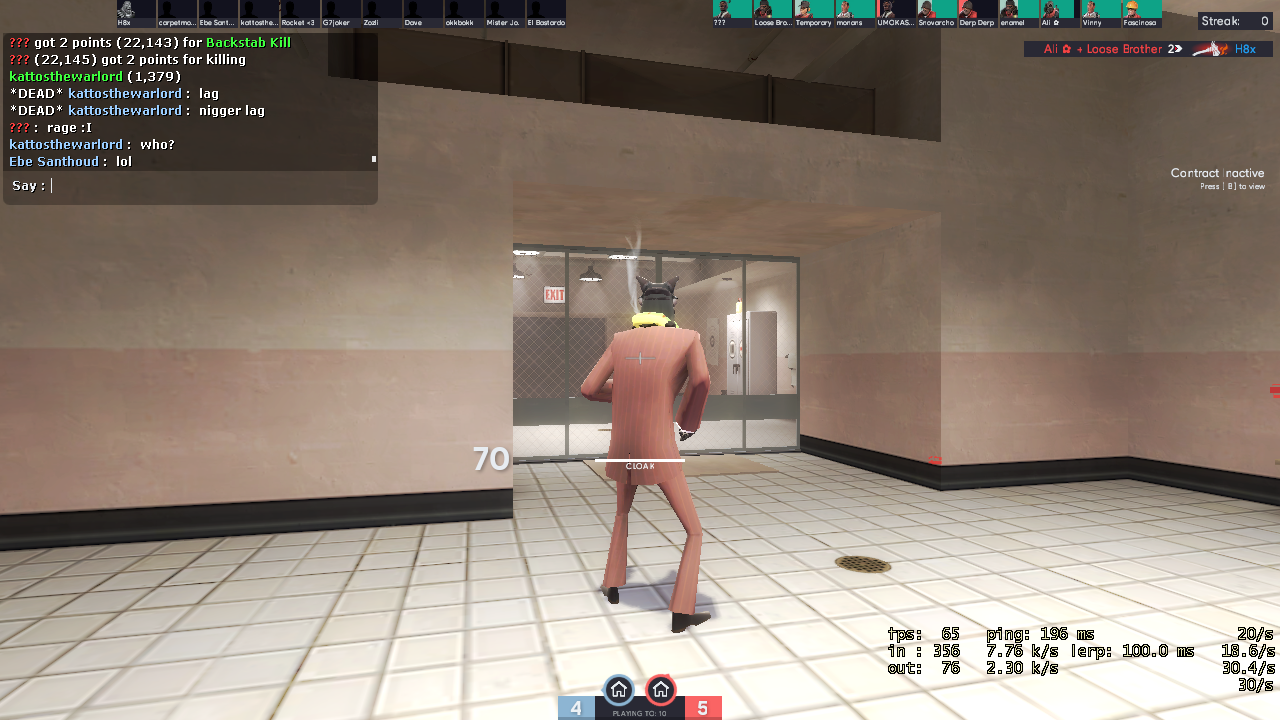Viewport: 1280px width, 720px height.
Task: Select El Bastardo's player panel
Action: click(x=545, y=13)
